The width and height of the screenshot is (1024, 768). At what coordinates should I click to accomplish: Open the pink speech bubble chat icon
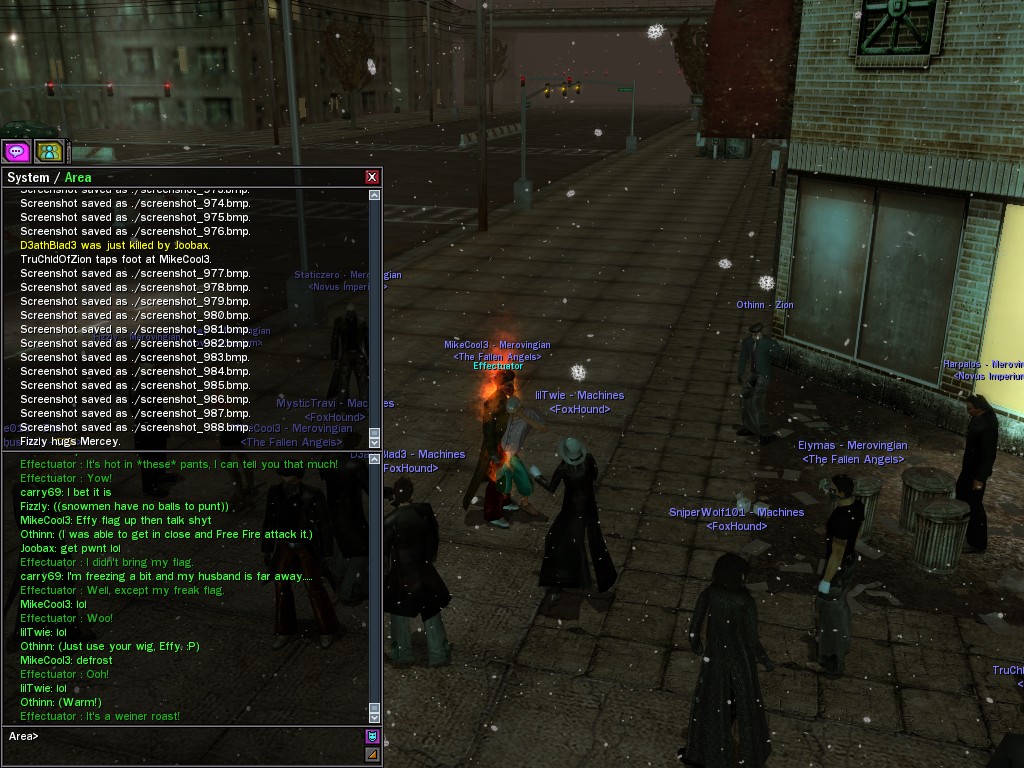coord(16,151)
